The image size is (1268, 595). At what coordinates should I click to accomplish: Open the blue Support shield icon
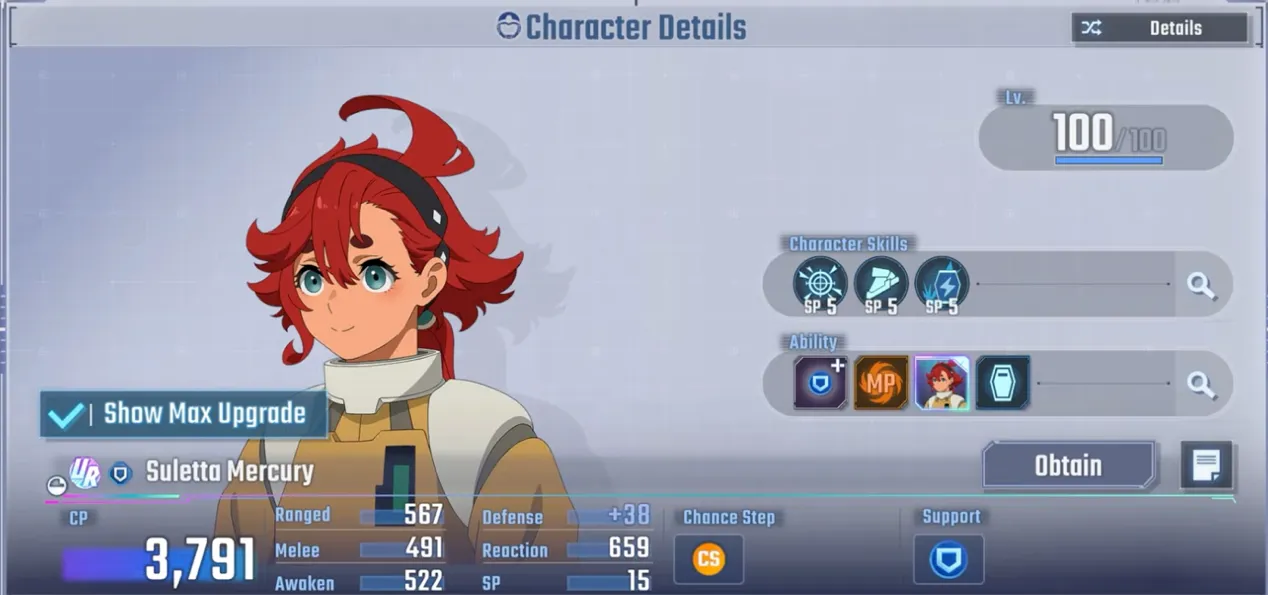click(948, 559)
